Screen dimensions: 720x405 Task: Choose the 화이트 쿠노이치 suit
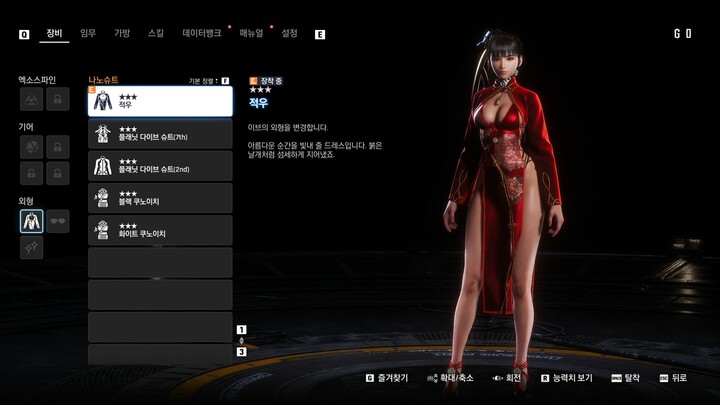[160, 229]
